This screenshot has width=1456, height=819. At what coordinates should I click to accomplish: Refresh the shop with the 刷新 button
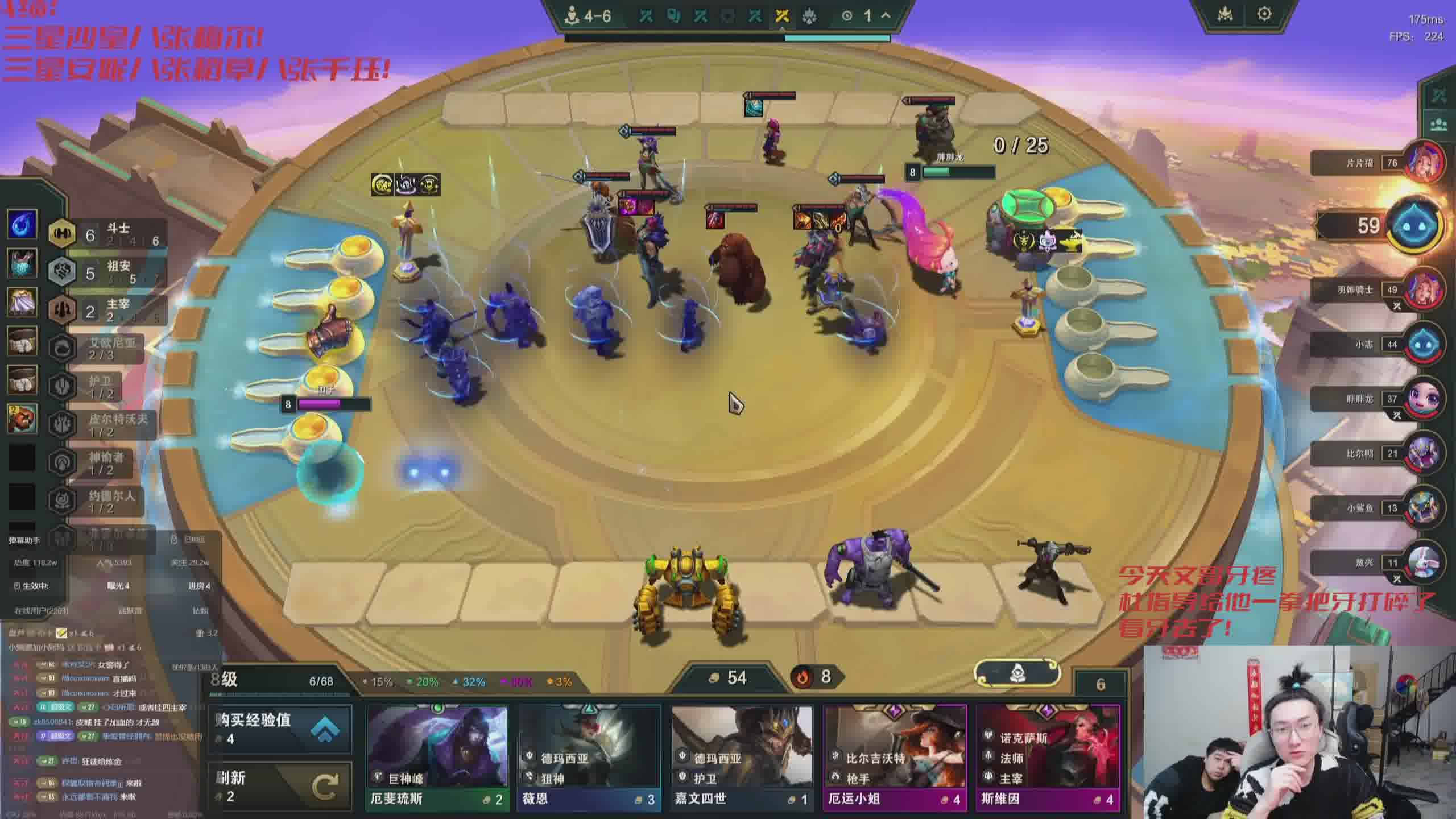coord(280,786)
